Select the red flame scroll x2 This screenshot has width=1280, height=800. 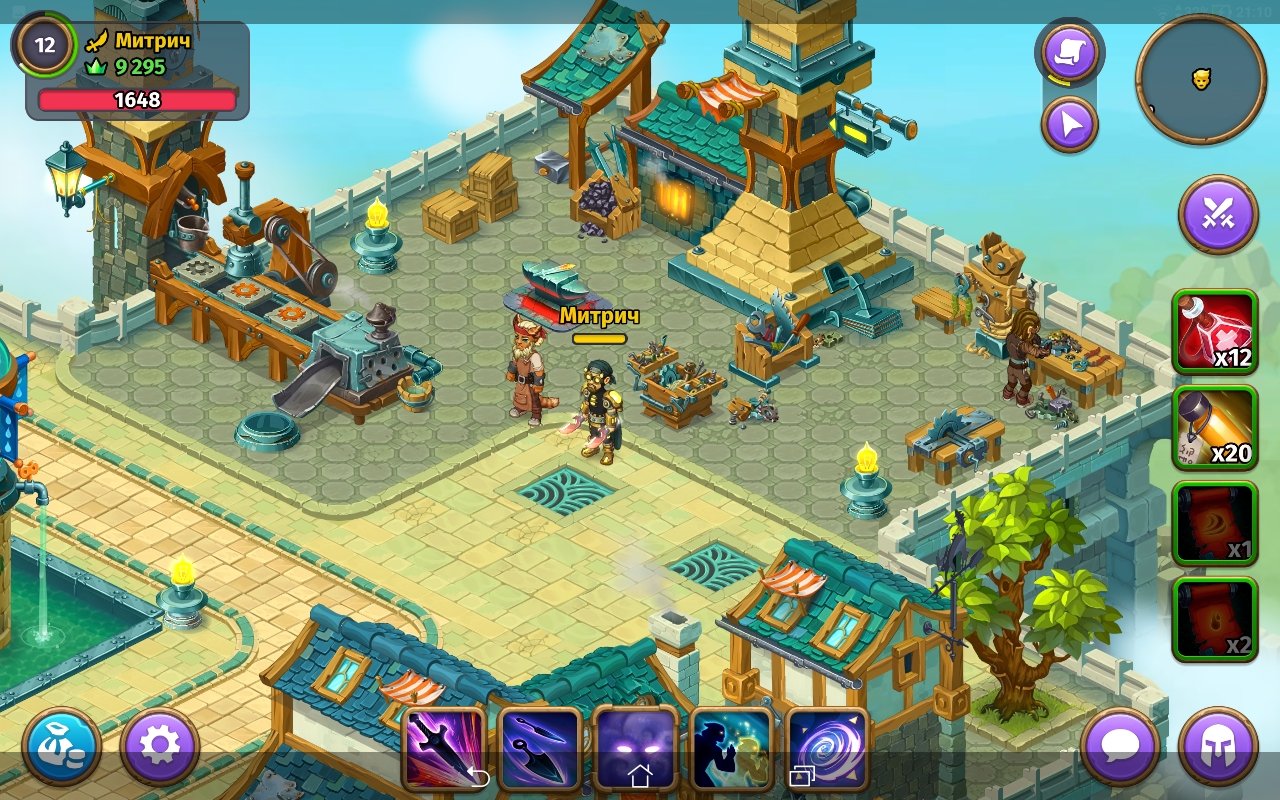tap(1215, 619)
